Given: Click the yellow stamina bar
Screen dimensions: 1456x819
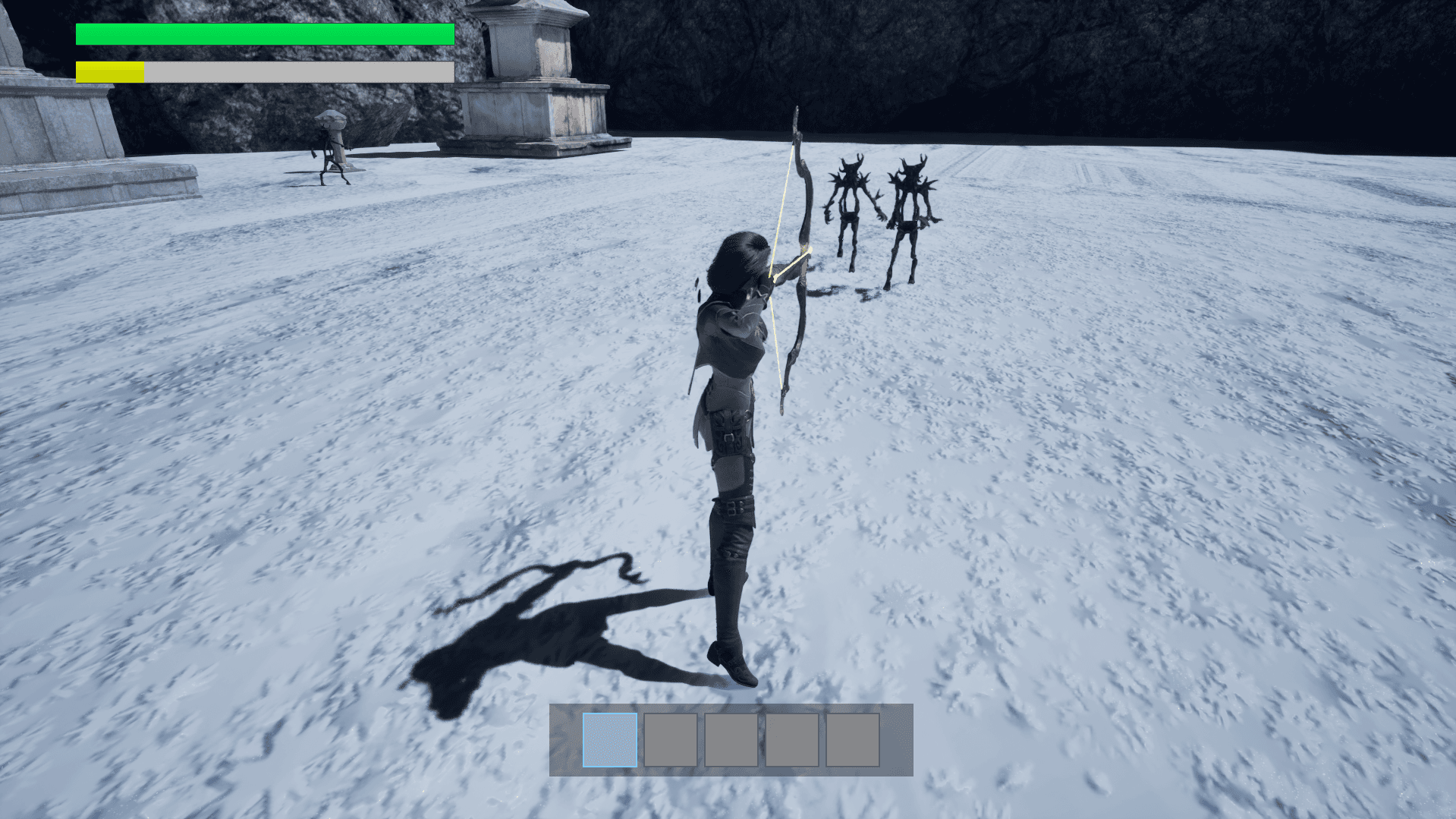Looking at the screenshot, I should tap(108, 71).
